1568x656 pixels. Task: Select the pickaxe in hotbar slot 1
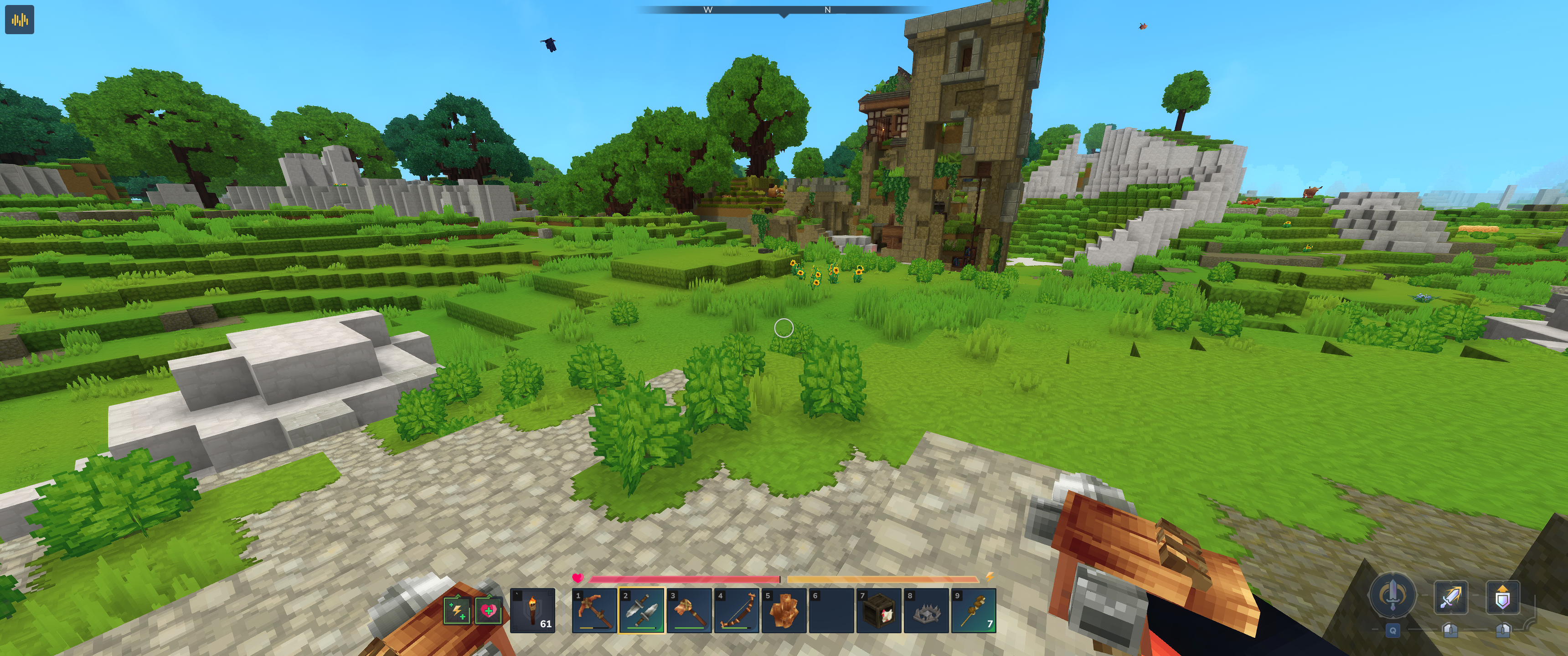pos(594,610)
